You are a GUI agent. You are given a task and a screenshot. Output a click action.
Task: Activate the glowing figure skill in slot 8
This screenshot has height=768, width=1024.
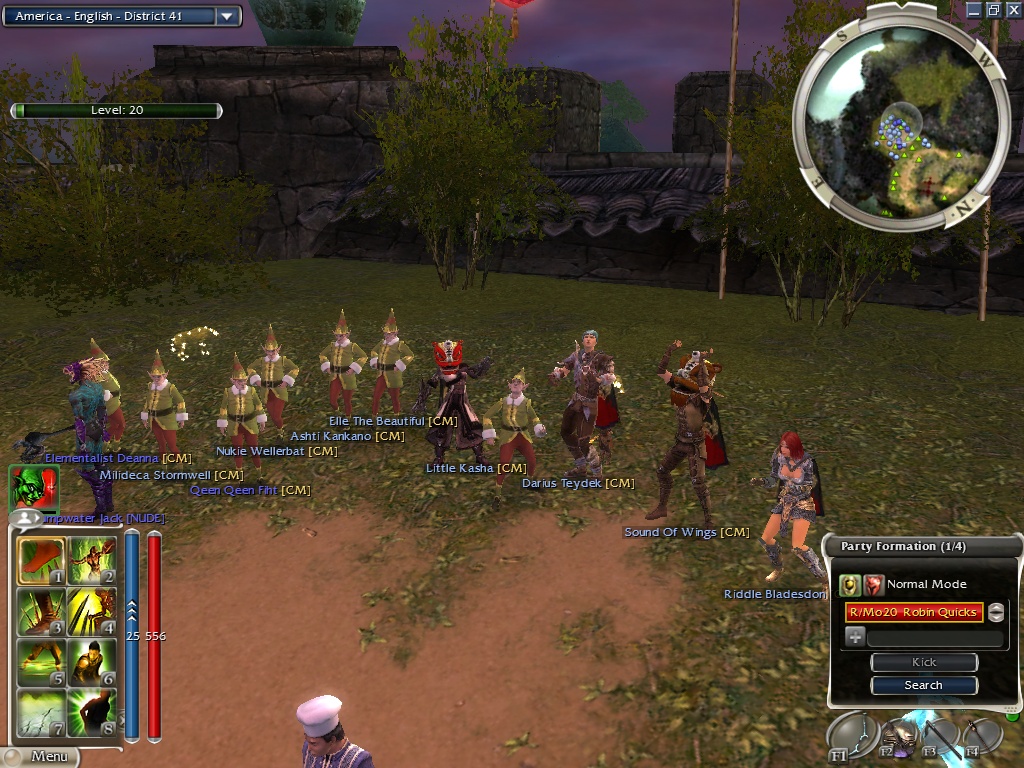point(92,711)
